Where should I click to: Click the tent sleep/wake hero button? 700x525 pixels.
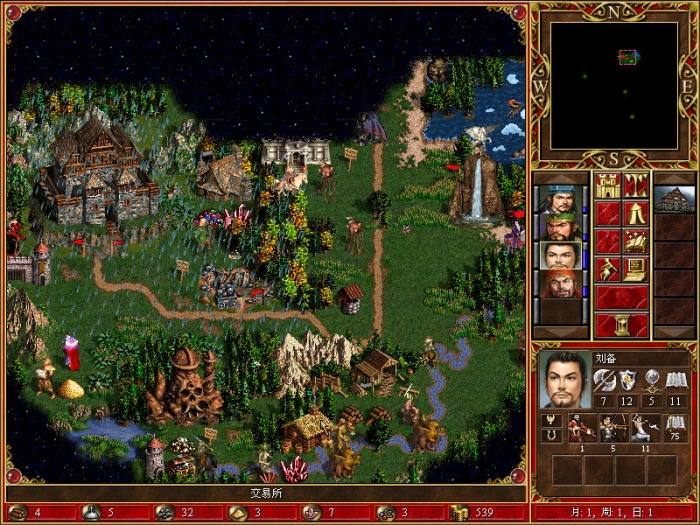(x=636, y=213)
